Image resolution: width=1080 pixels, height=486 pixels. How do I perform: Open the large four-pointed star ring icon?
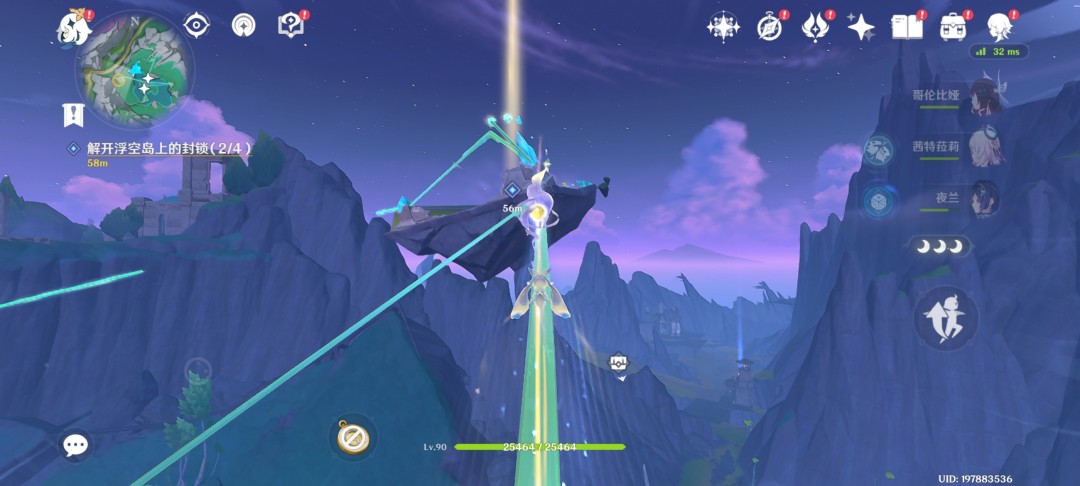[722, 27]
